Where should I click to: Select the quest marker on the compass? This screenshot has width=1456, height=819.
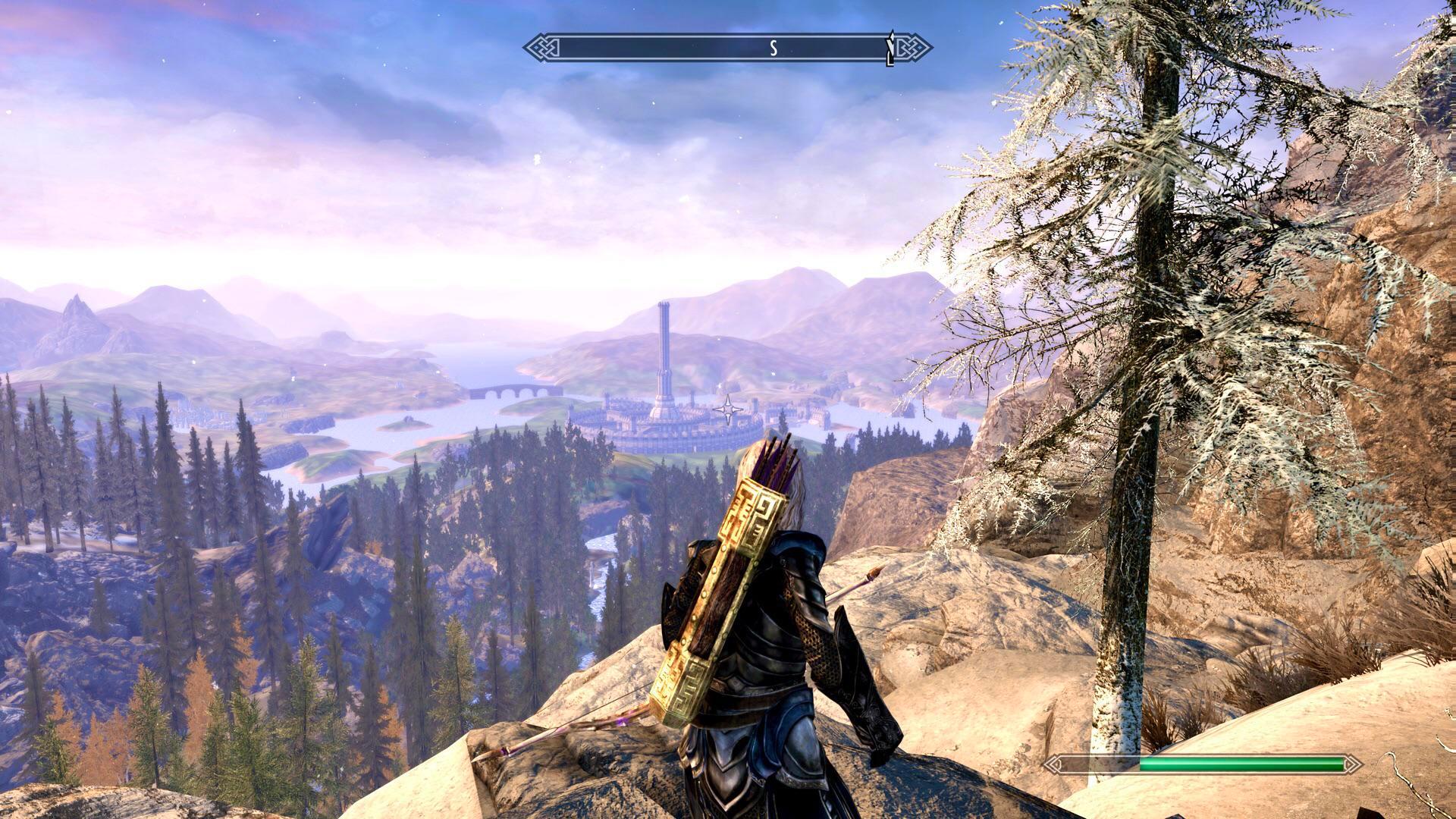892,49
